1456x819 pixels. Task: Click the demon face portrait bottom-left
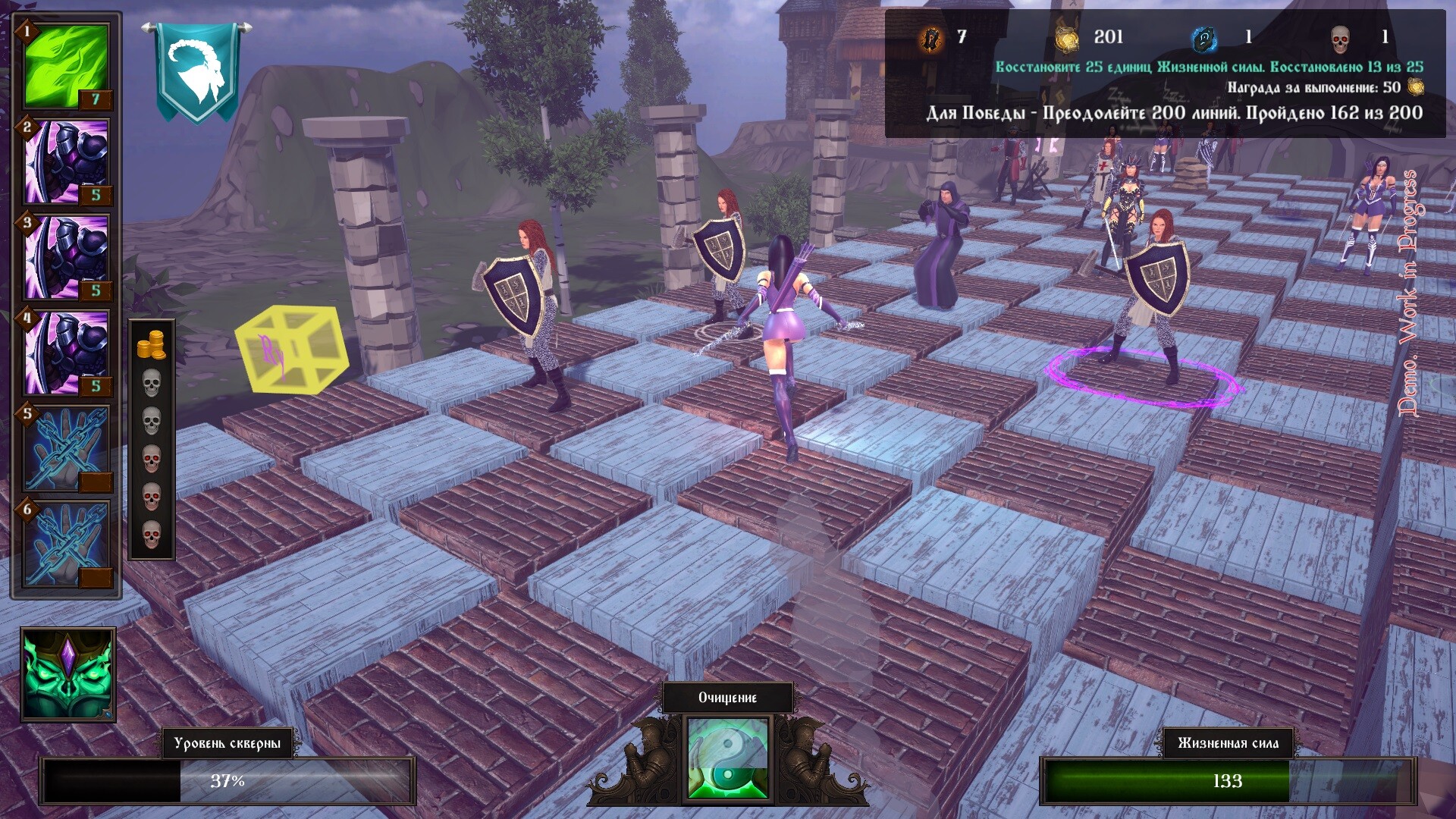68,675
